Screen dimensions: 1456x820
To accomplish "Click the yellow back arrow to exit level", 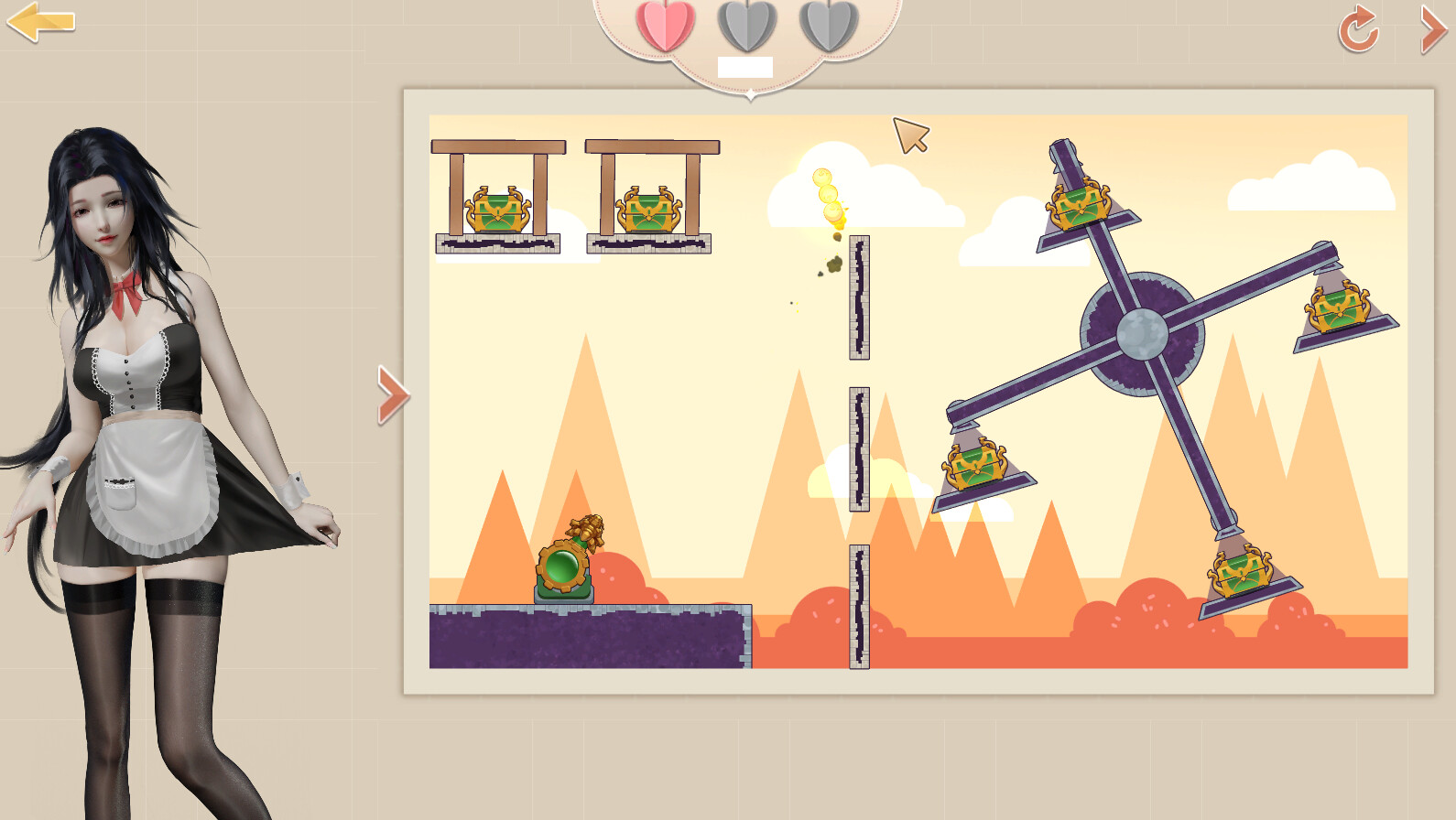I will point(40,21).
